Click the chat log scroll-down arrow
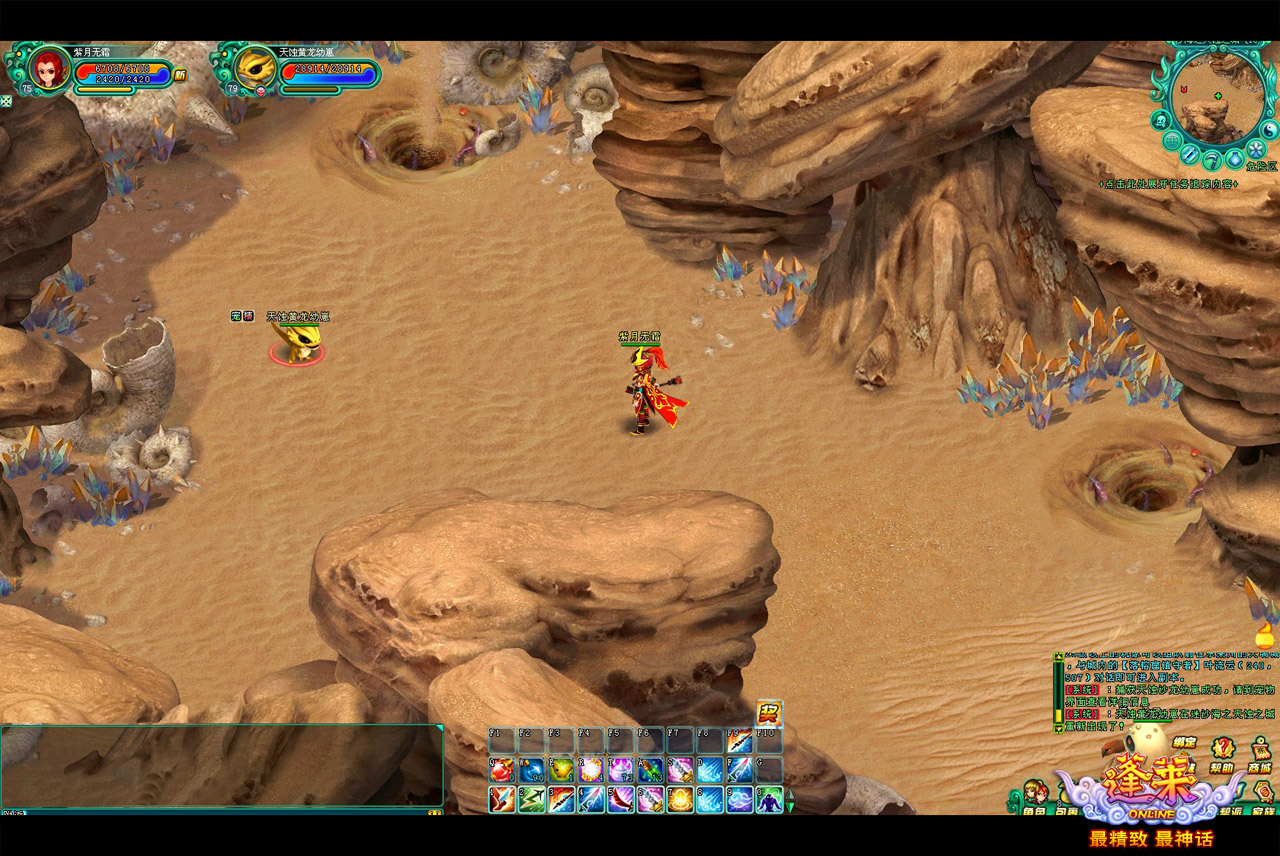1280x856 pixels. [1059, 729]
